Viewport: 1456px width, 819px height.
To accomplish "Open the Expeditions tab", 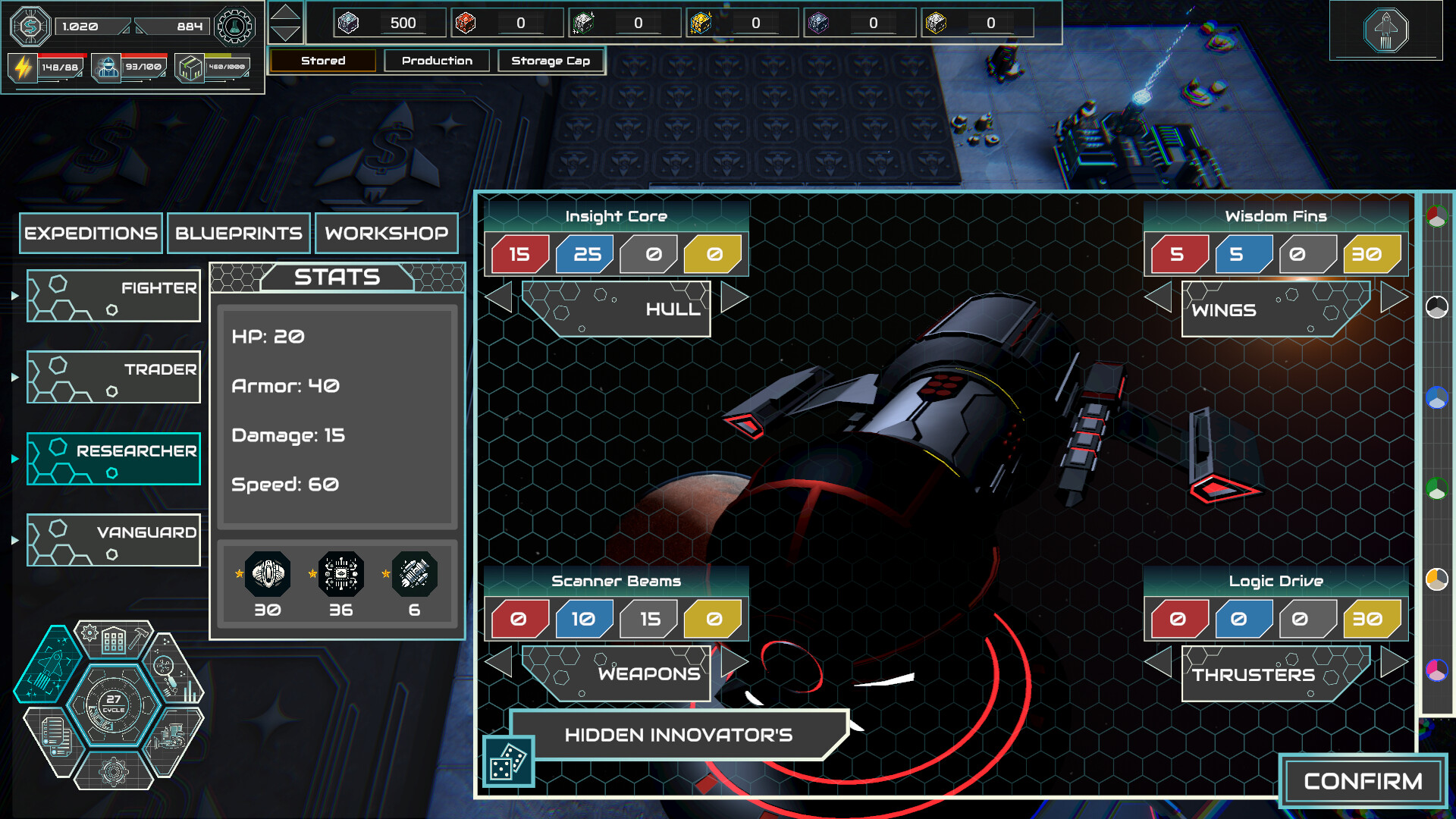I will click(x=91, y=233).
